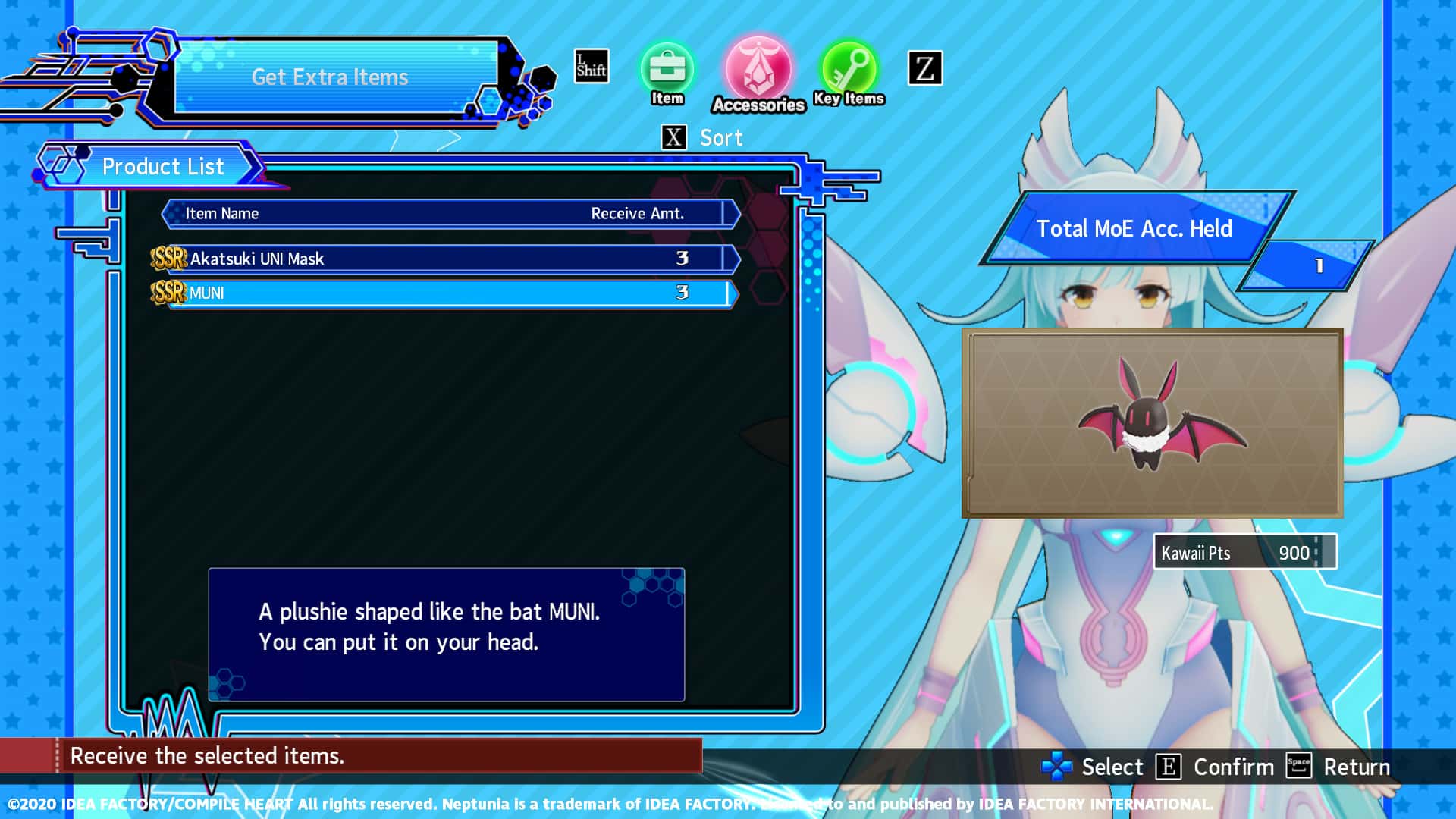Click the X Sort key icon

(x=672, y=137)
